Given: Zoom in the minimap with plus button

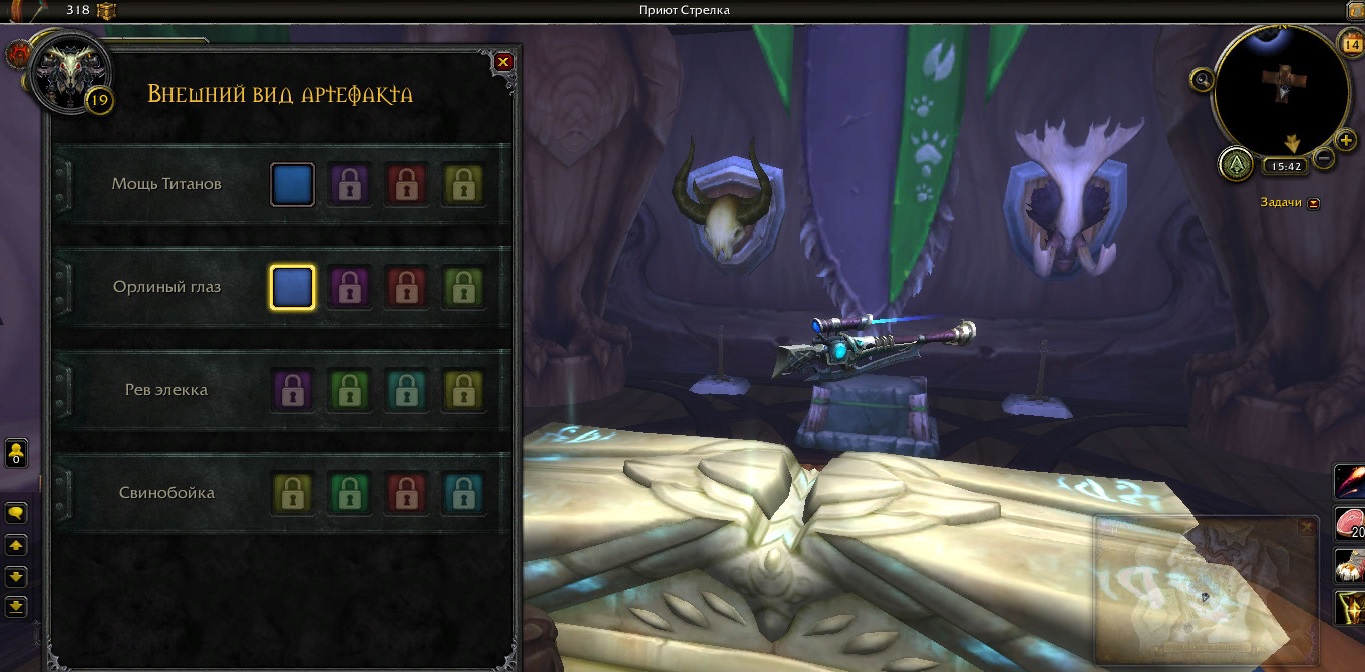Looking at the screenshot, I should coord(1346,141).
